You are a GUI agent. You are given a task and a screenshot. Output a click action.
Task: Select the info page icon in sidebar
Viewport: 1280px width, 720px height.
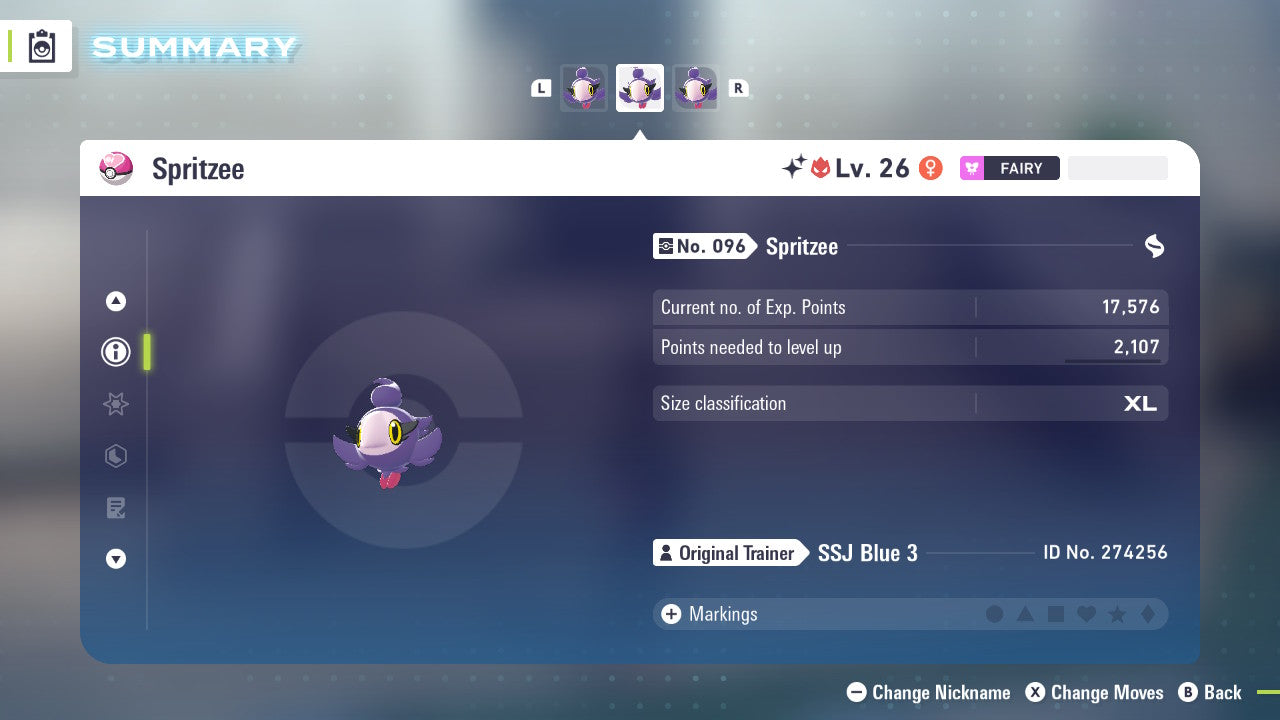point(116,352)
